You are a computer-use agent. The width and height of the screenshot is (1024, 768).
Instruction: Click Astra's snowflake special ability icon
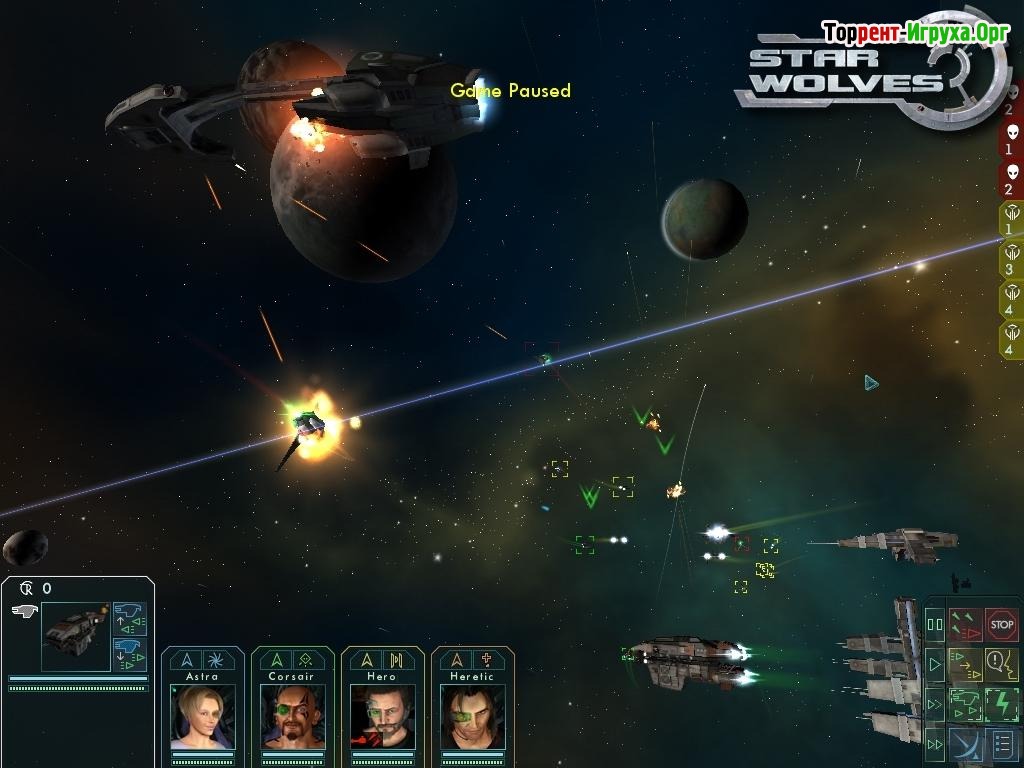(x=217, y=660)
